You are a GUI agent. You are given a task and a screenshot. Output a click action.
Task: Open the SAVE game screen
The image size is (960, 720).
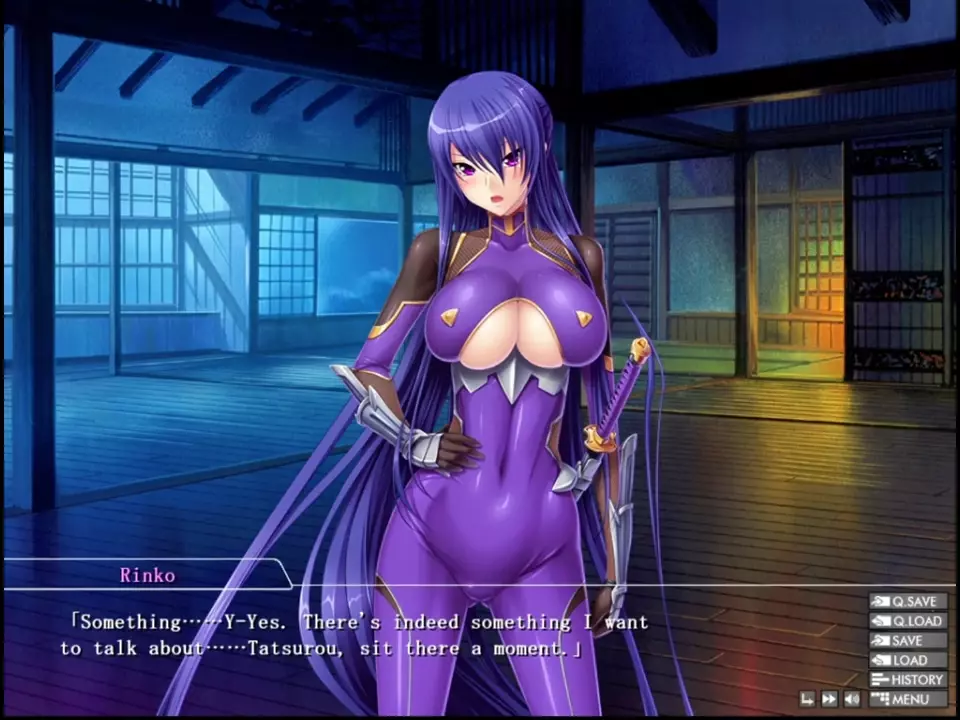(x=908, y=641)
